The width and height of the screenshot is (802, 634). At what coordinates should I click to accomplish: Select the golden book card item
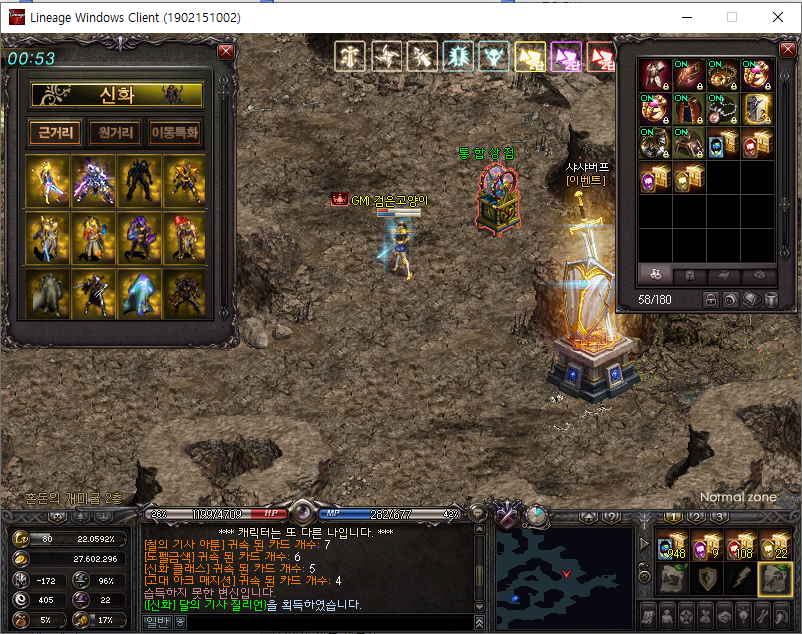coord(757,109)
